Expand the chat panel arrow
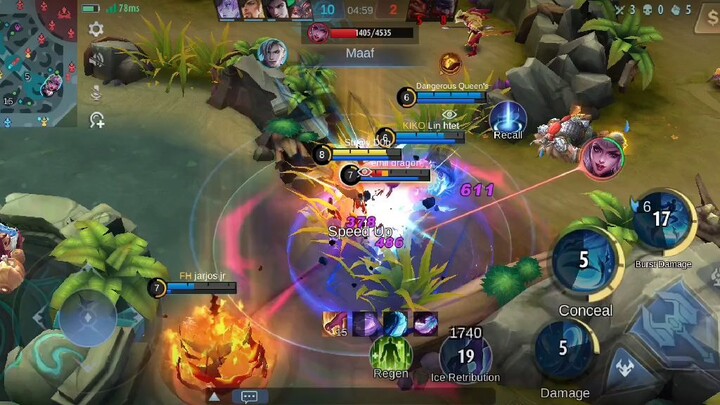The height and width of the screenshot is (405, 720). coord(213,396)
